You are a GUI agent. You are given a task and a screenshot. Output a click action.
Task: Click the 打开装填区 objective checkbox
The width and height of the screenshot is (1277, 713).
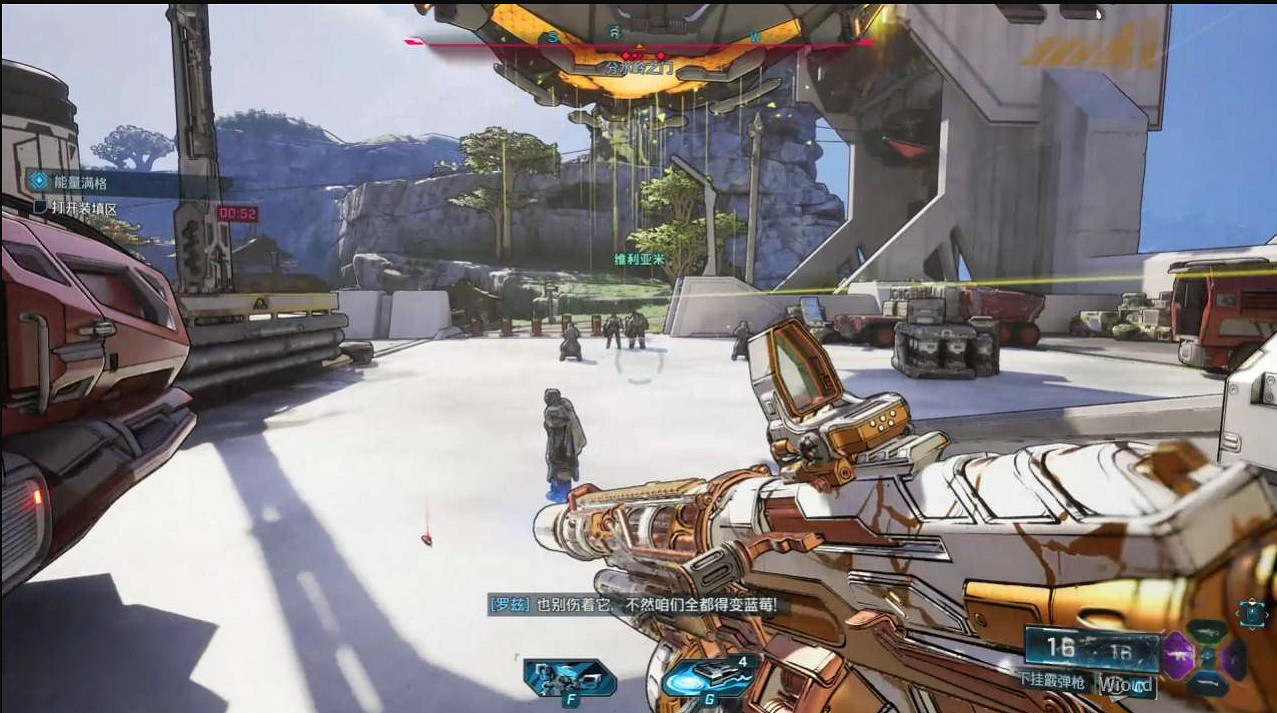click(x=41, y=208)
